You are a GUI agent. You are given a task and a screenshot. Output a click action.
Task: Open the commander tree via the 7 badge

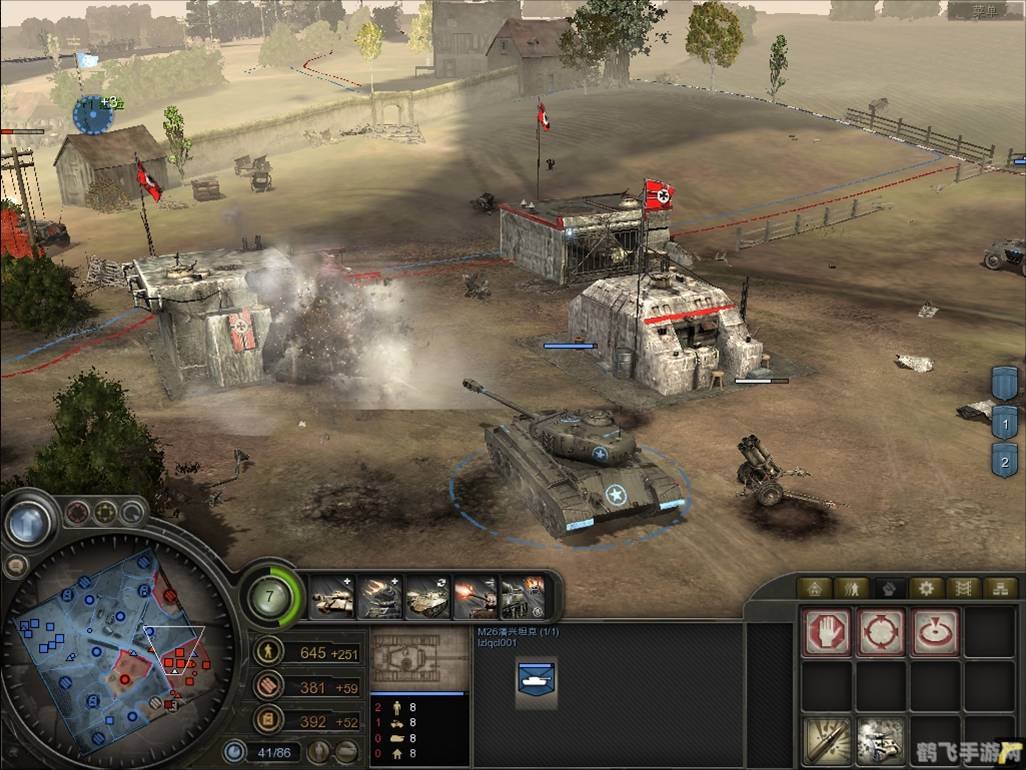pyautogui.click(x=269, y=597)
